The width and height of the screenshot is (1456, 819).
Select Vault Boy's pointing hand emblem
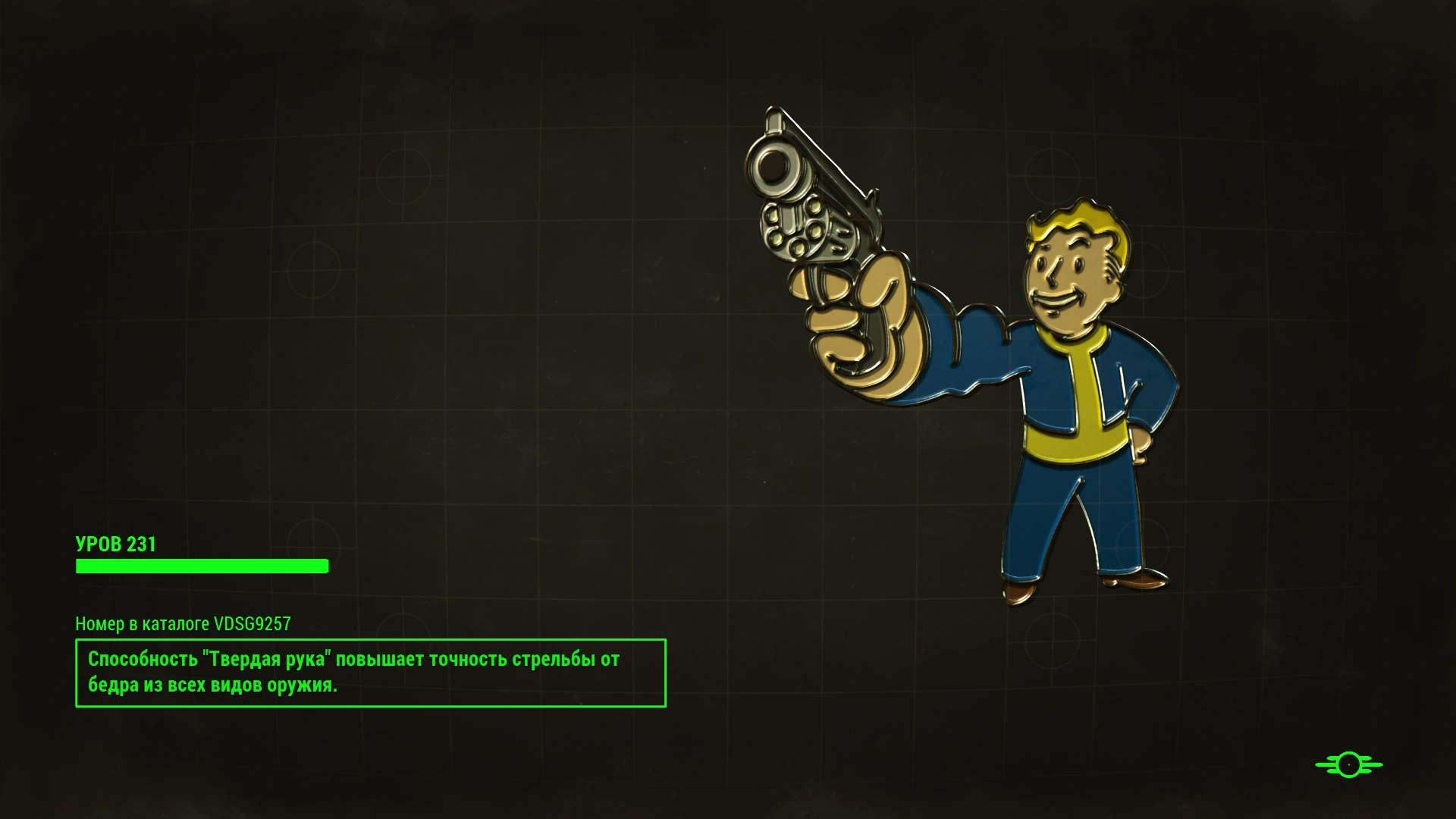click(857, 326)
